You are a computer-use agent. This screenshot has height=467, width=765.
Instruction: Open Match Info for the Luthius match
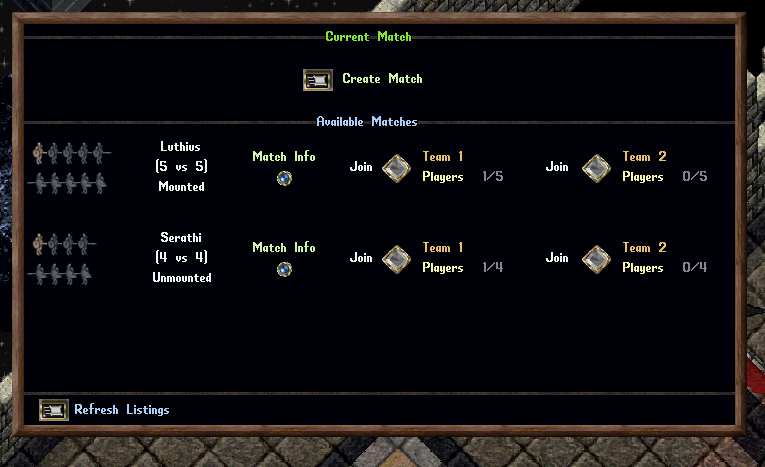pyautogui.click(x=284, y=178)
